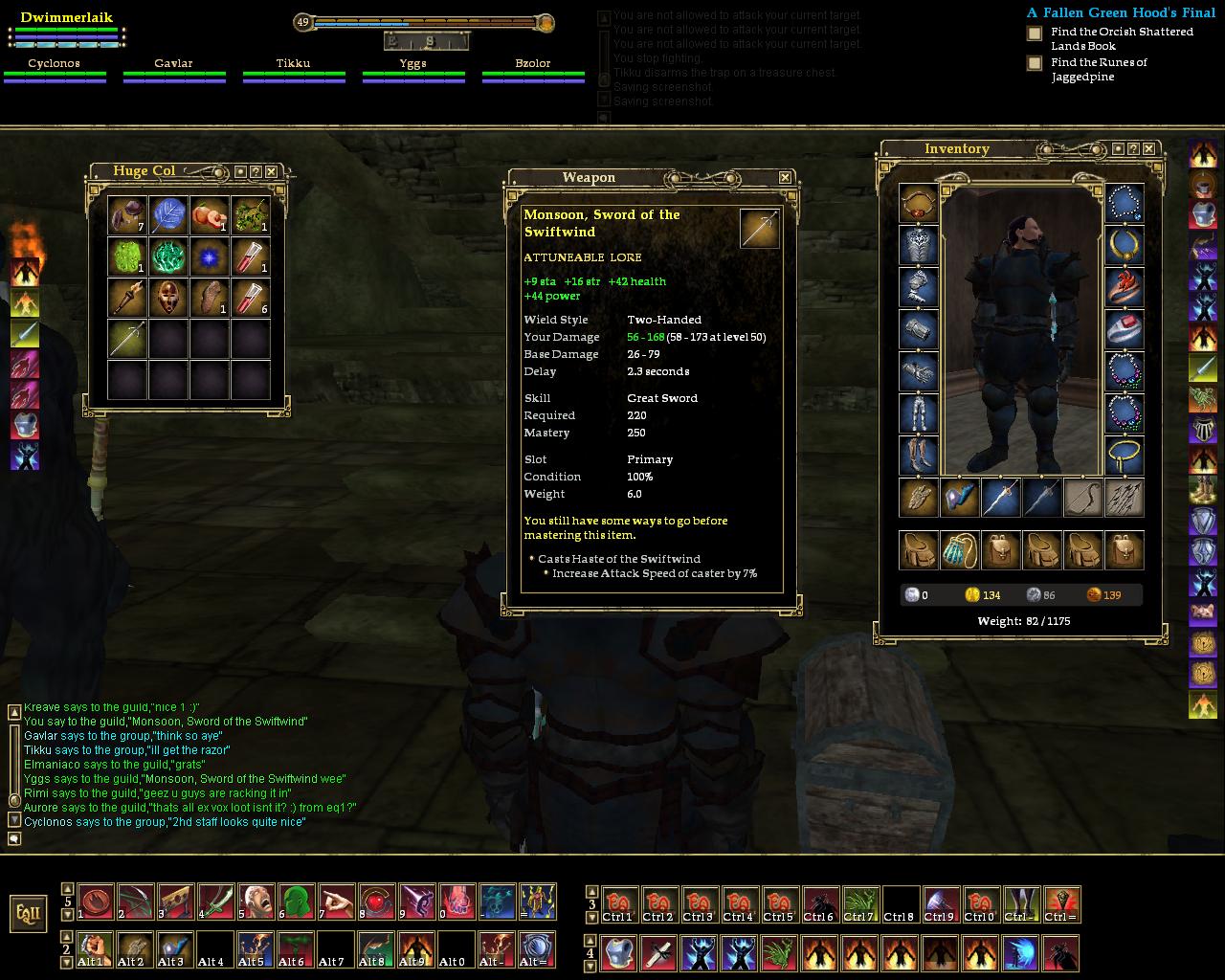Activate the screaming face ability on hotbar
Image resolution: width=1225 pixels, height=980 pixels.
pos(256,902)
